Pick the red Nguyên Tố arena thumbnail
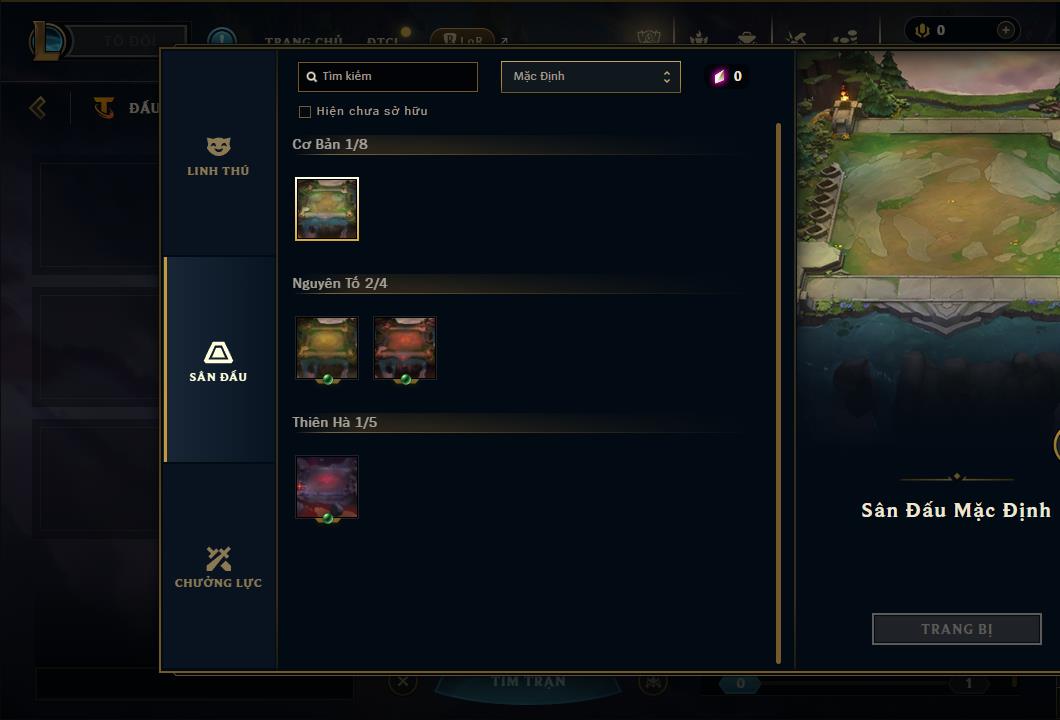Image resolution: width=1060 pixels, height=720 pixels. (x=405, y=348)
